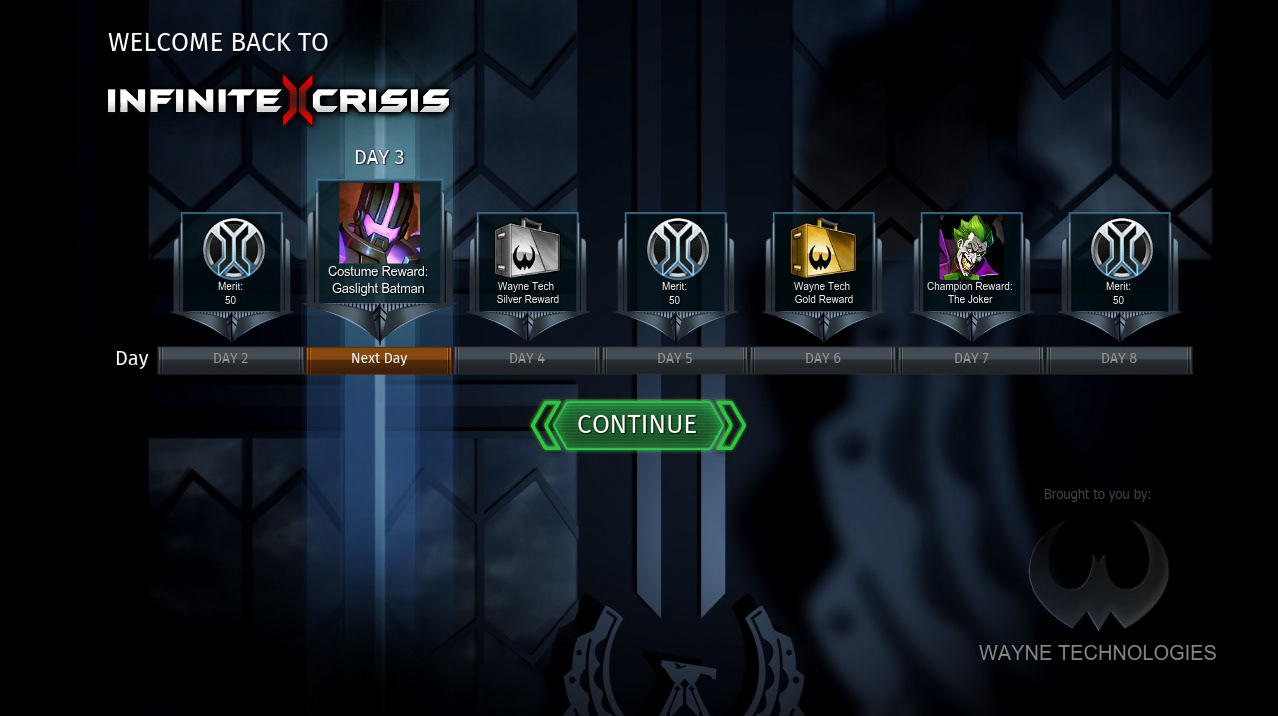Screen dimensions: 1278x716
Task: Click the green Continue button
Action: [x=637, y=425]
